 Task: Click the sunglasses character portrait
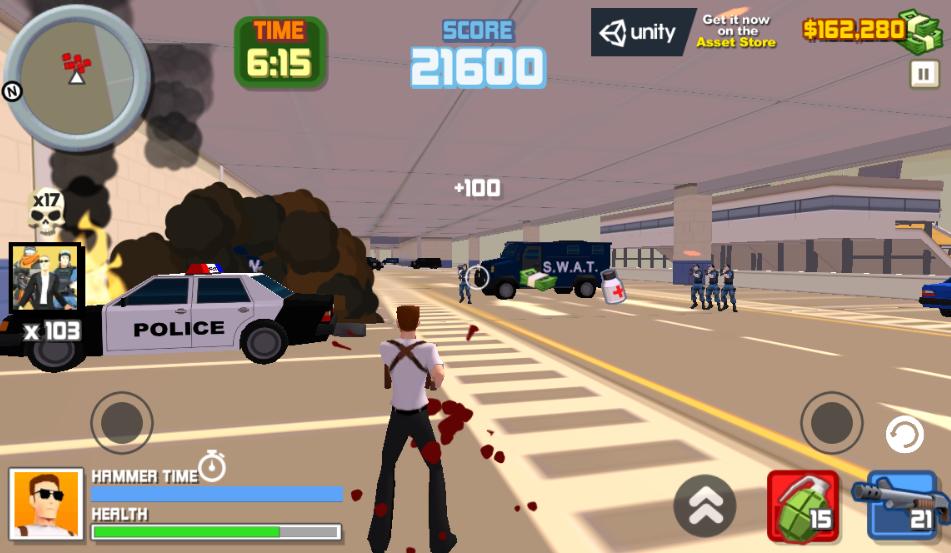pyautogui.click(x=46, y=503)
